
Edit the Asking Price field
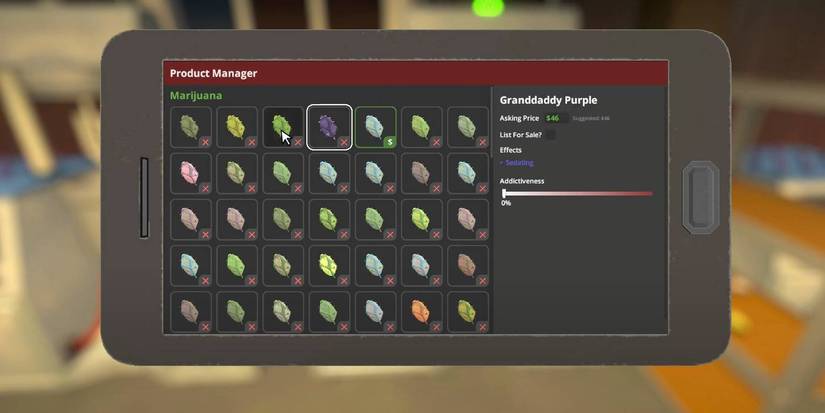[x=555, y=118]
